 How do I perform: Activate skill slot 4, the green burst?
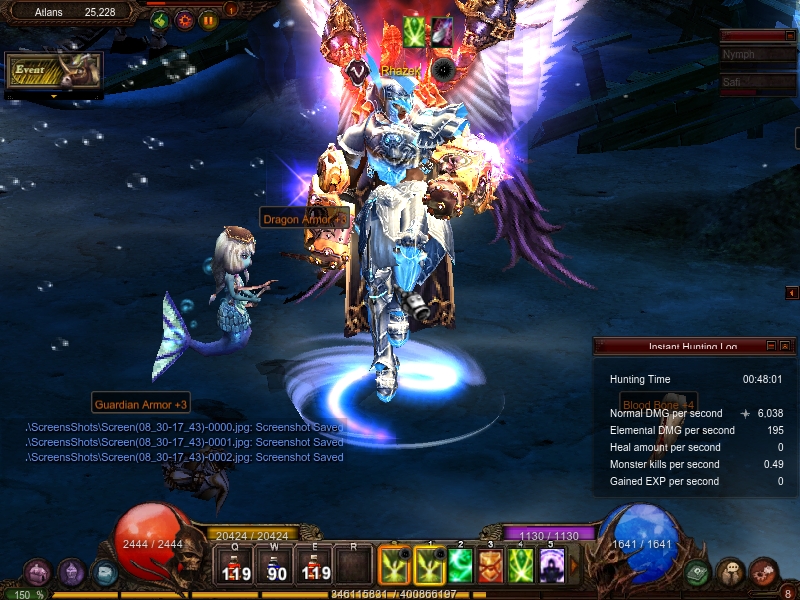coord(521,566)
